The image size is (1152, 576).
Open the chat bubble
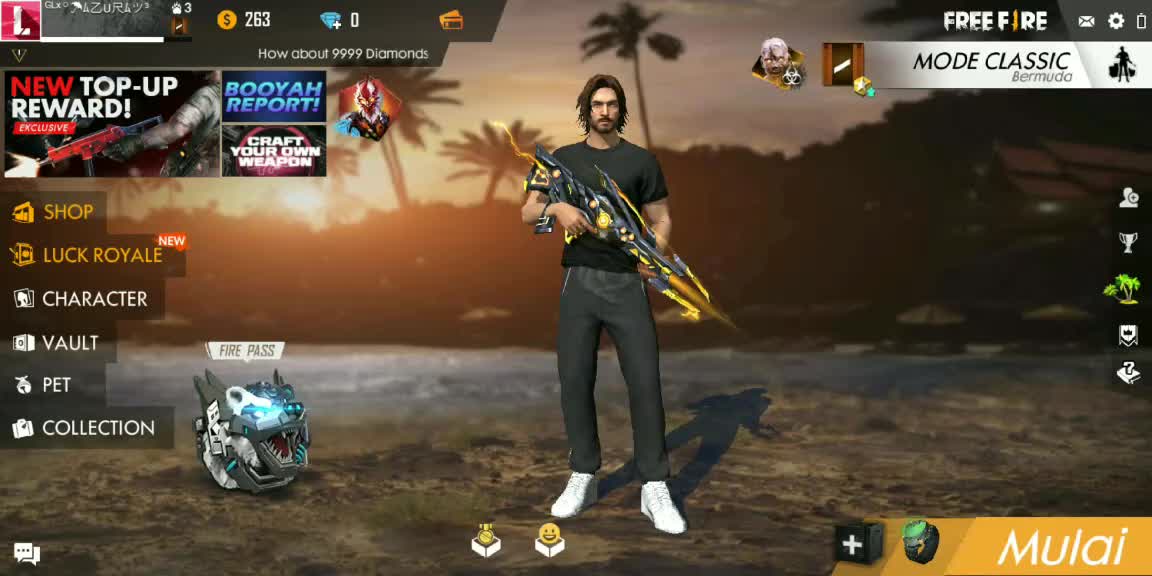[x=27, y=553]
